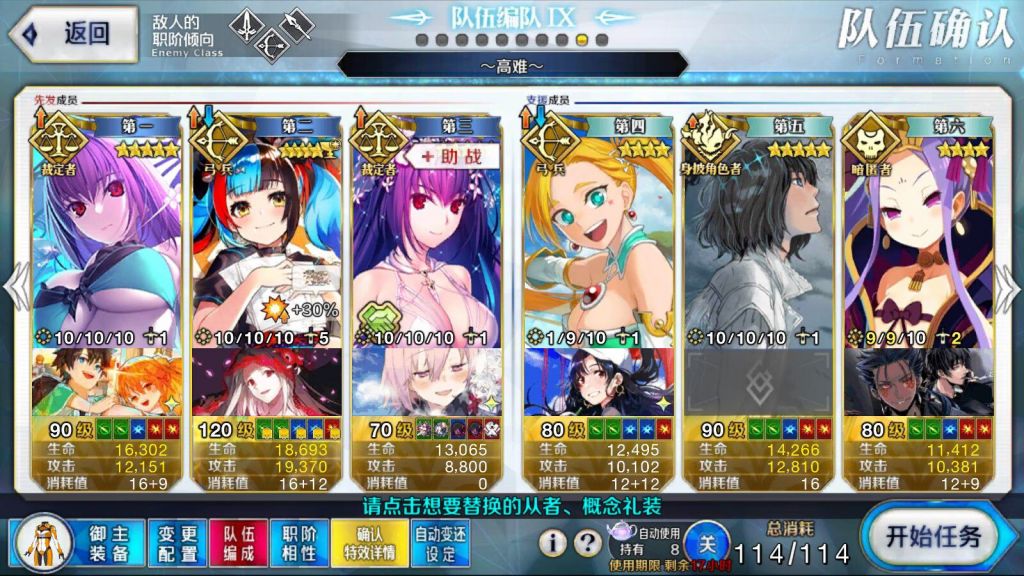Open the question mark help button
The width and height of the screenshot is (1024, 576).
click(x=589, y=543)
